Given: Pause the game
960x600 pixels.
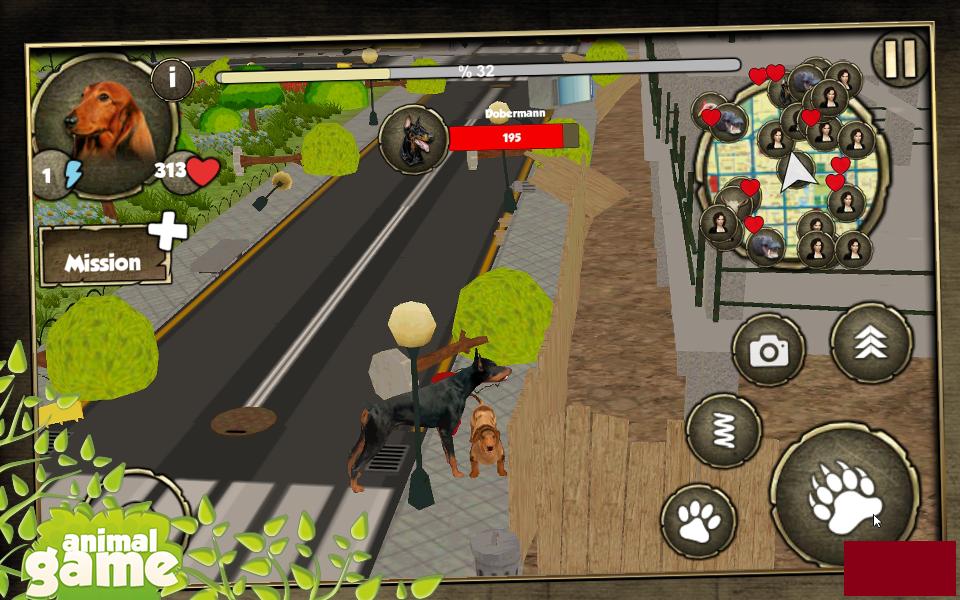Looking at the screenshot, I should click(900, 59).
